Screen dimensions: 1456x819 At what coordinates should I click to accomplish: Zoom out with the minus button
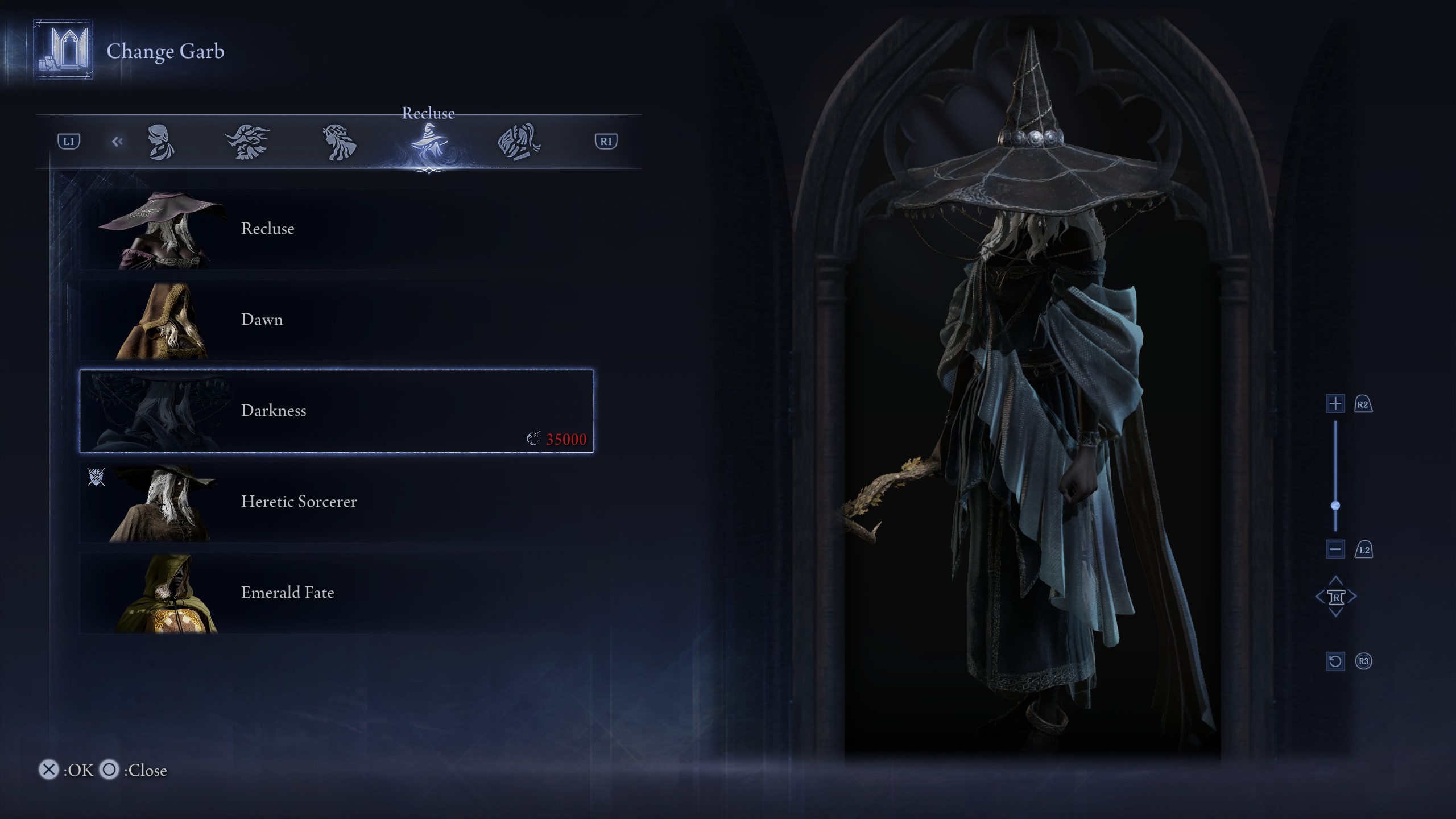click(x=1335, y=549)
